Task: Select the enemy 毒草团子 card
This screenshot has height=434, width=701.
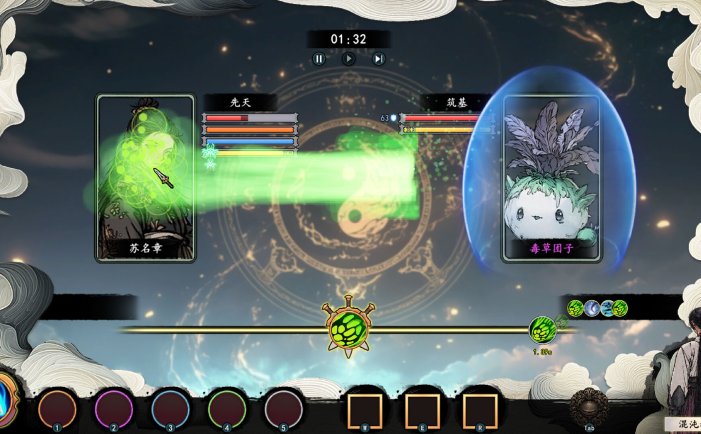Action: click(x=550, y=177)
